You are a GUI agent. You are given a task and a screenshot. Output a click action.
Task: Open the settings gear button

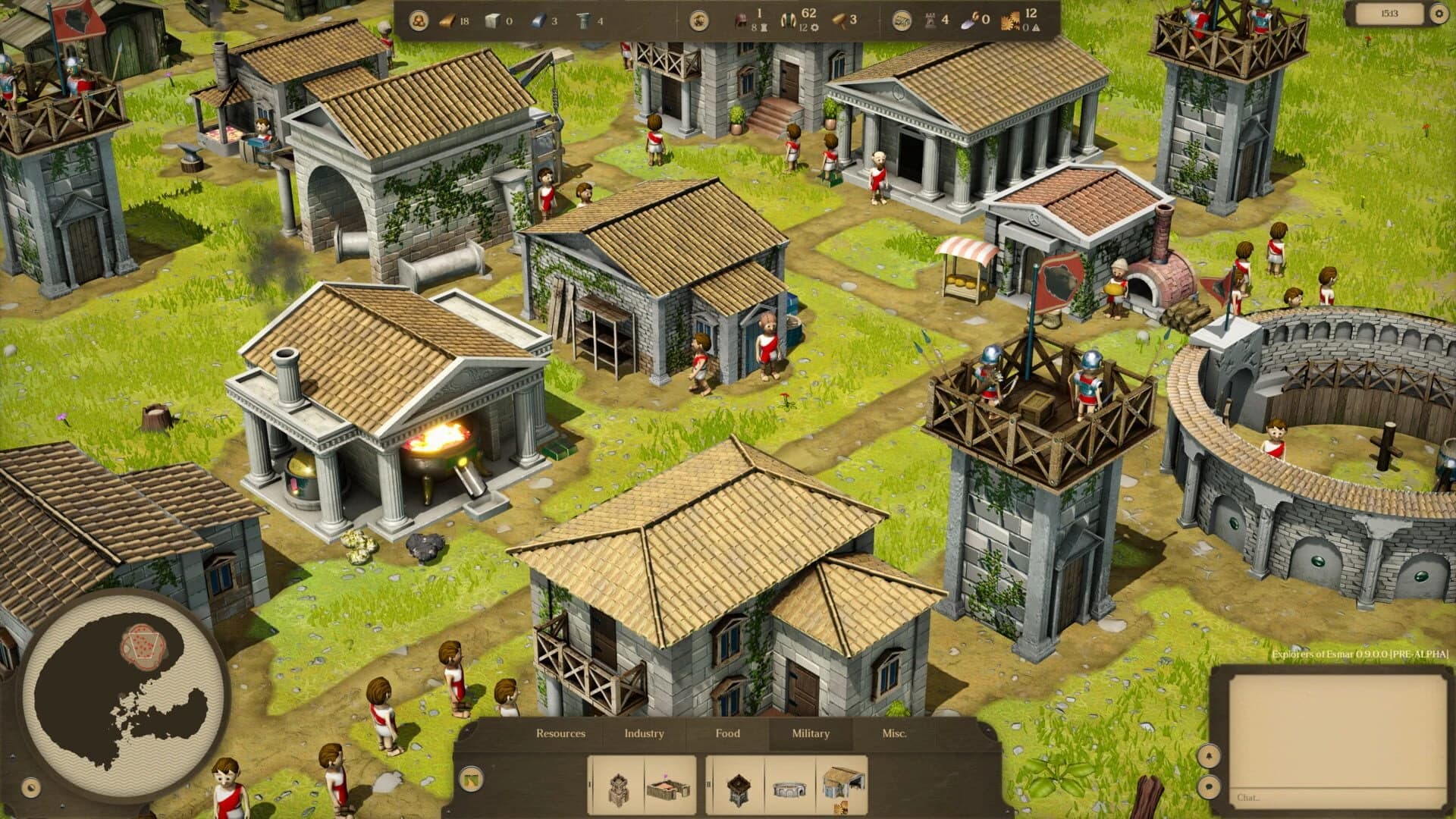[x=1439, y=14]
